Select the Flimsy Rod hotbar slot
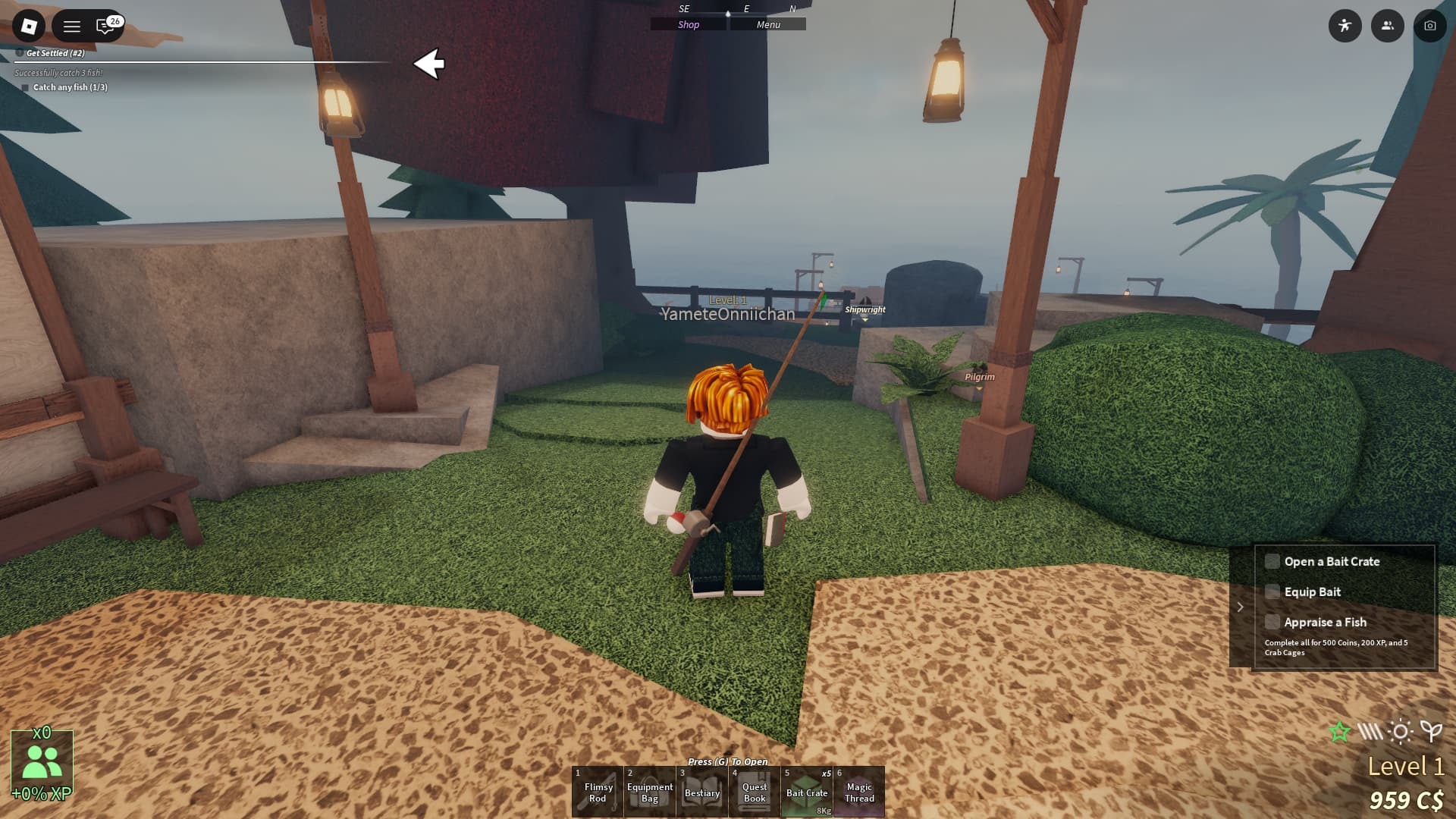This screenshot has height=819, width=1456. pos(598,792)
